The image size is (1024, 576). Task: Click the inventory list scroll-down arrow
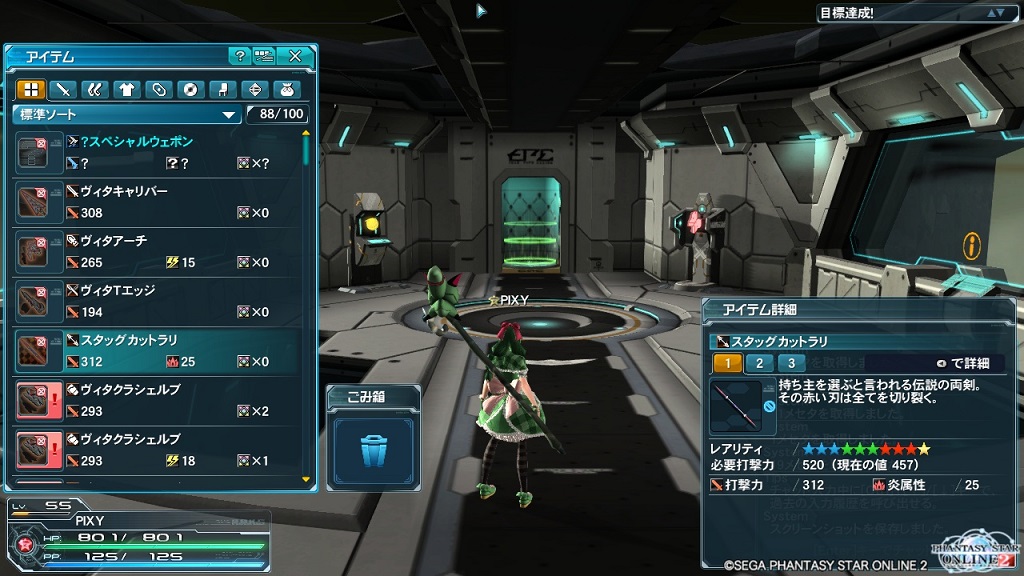(x=306, y=481)
